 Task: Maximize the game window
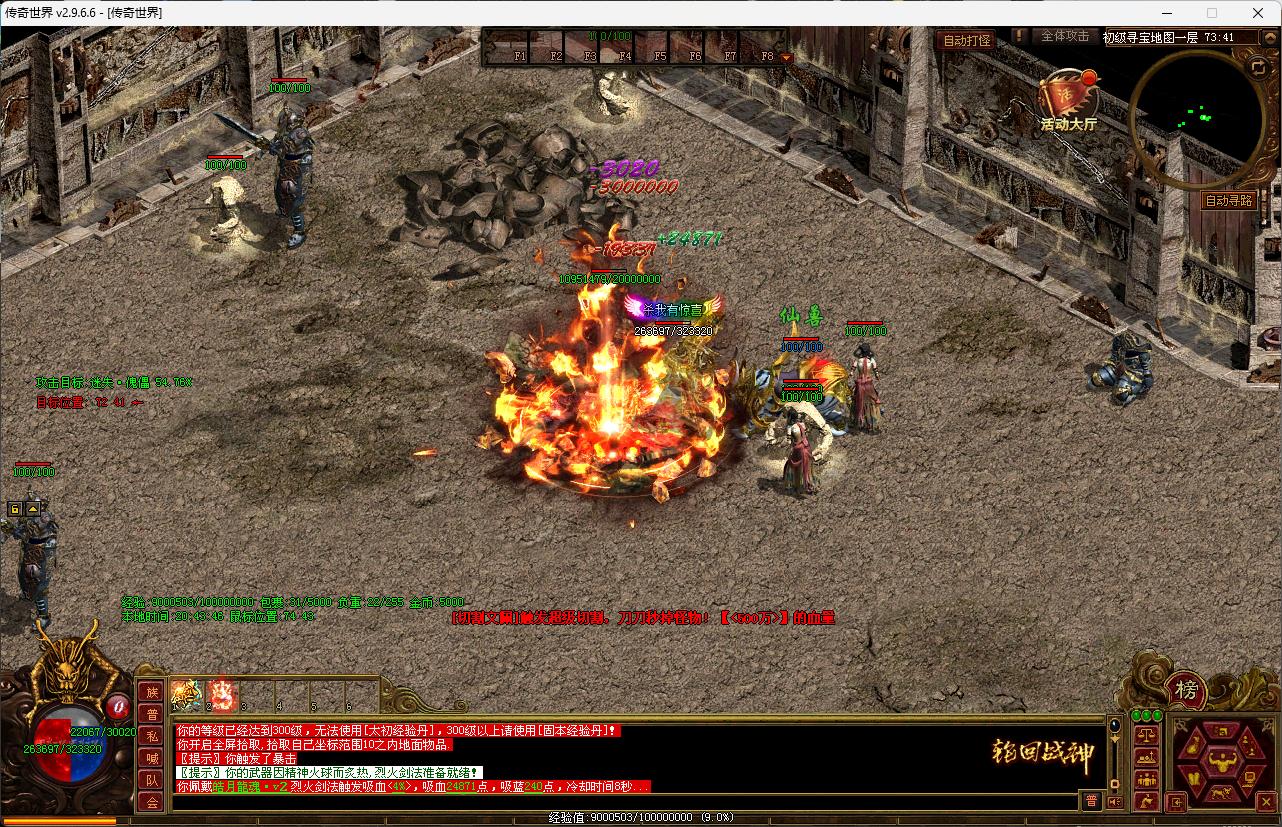coord(1212,13)
